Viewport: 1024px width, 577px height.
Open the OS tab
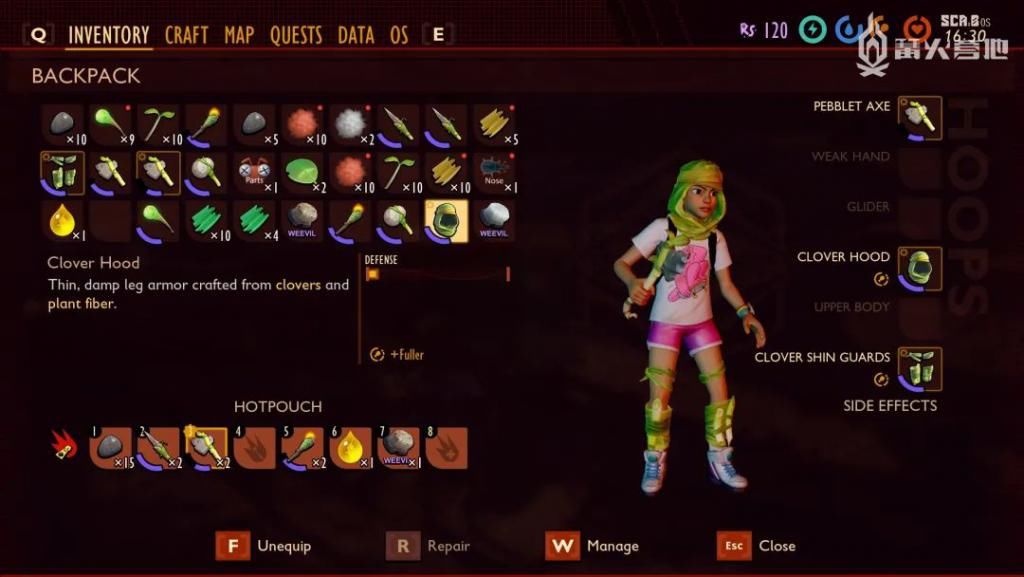pos(399,35)
